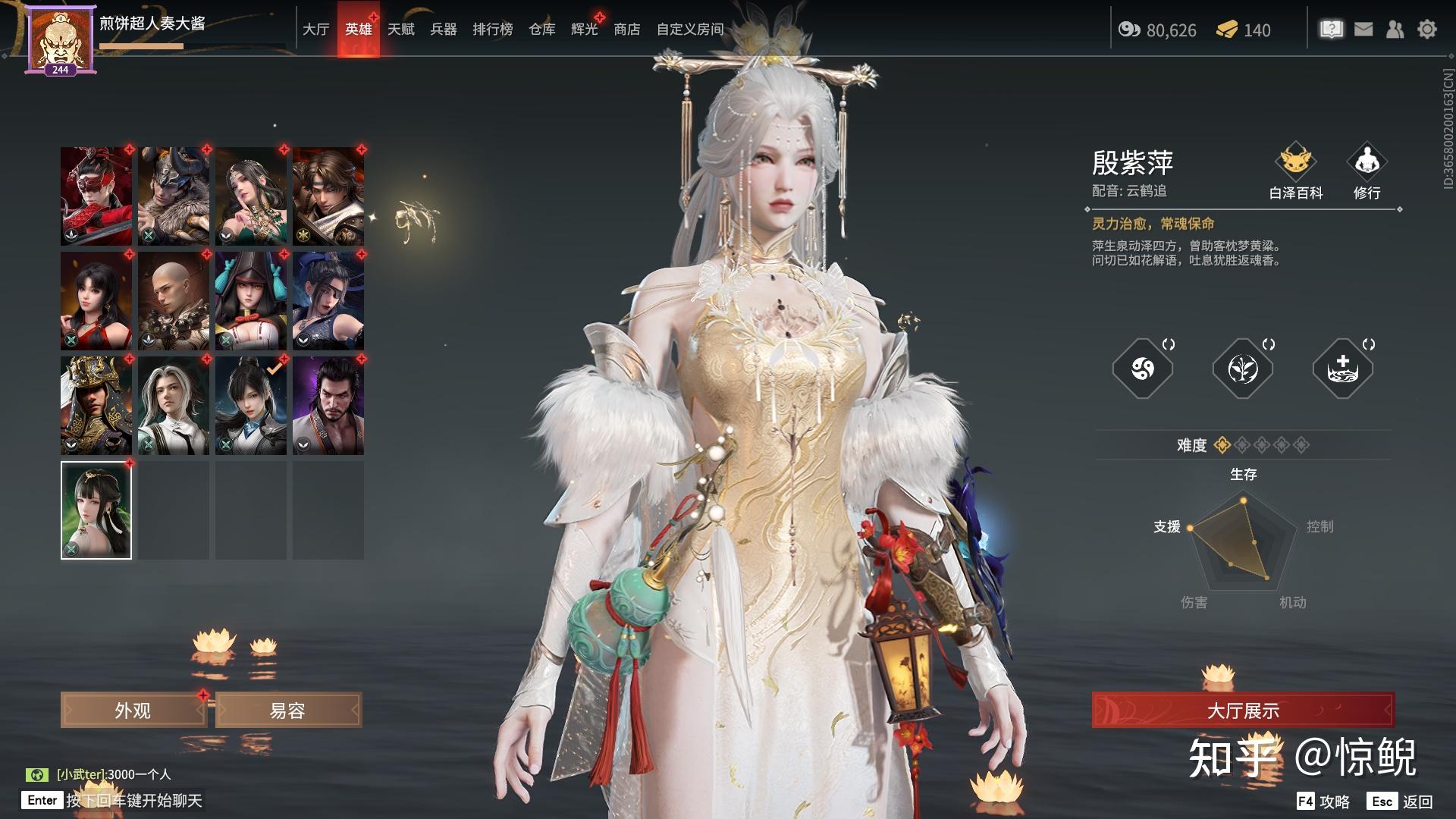Image resolution: width=1456 pixels, height=819 pixels.
Task: Open the 天赋 tab
Action: (401, 30)
